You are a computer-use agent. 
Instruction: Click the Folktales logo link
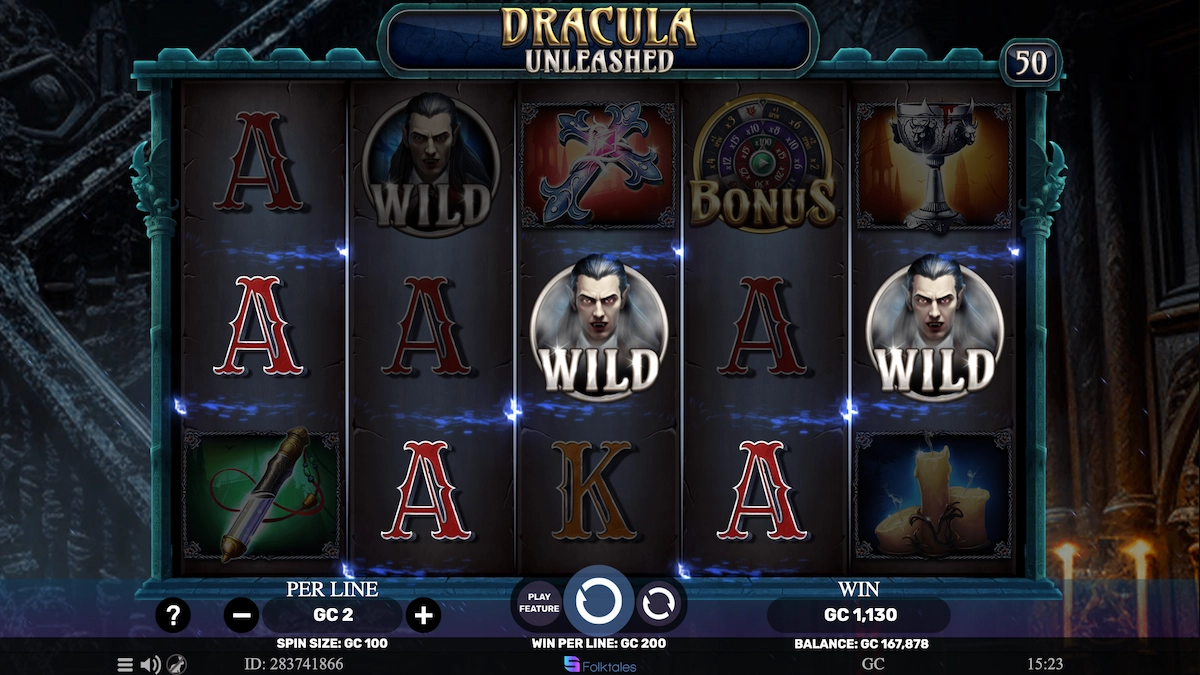pyautogui.click(x=600, y=665)
